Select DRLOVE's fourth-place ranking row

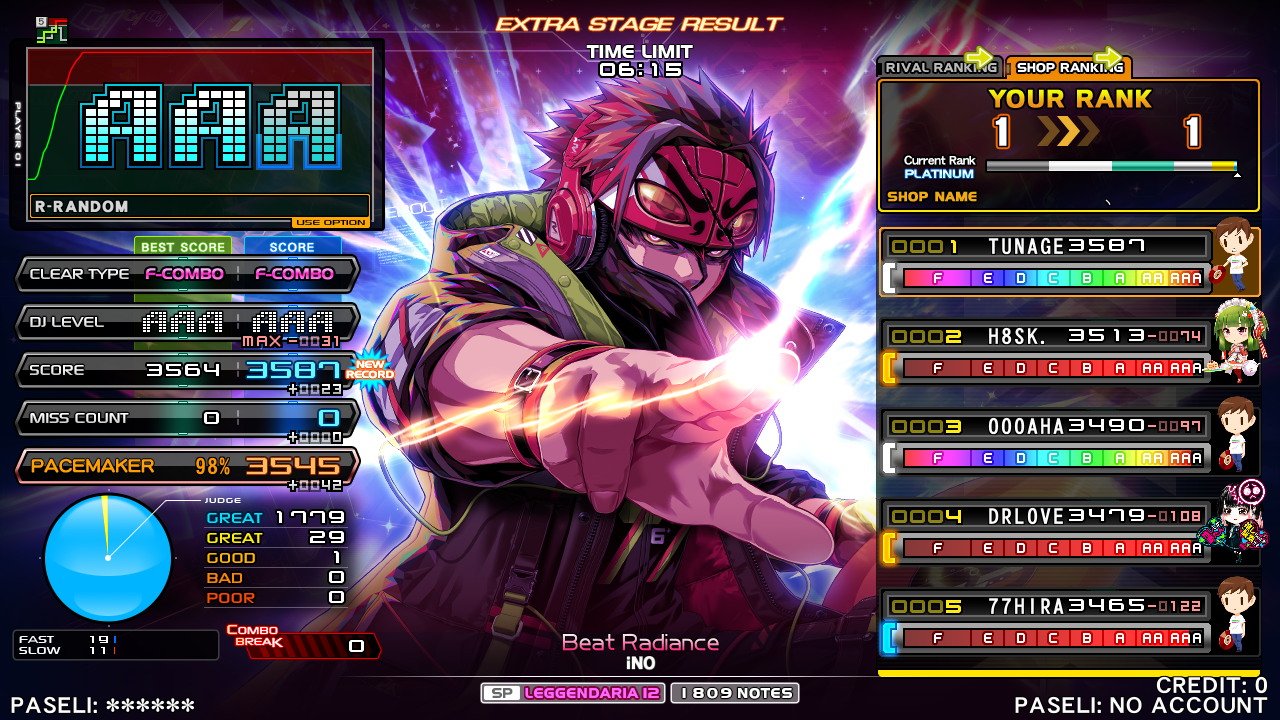click(x=1046, y=532)
